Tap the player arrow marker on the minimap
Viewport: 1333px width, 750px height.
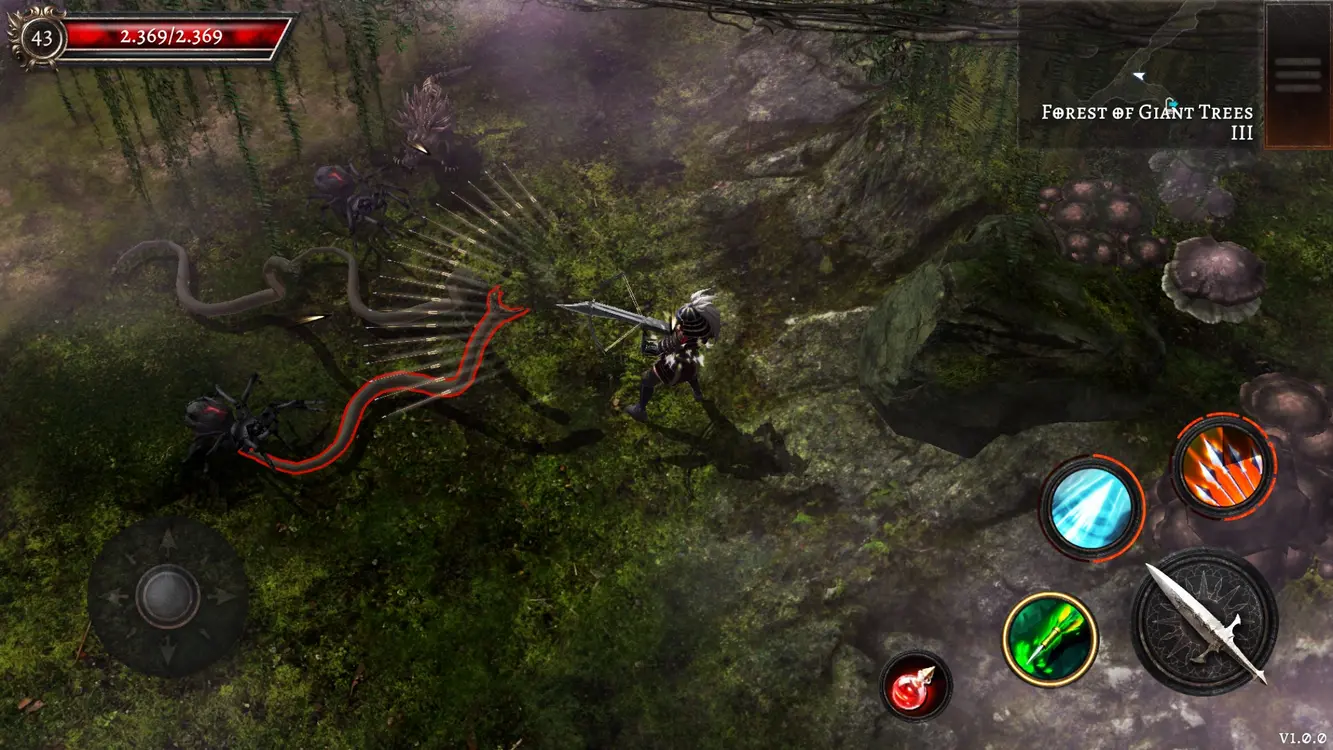coord(1138,76)
